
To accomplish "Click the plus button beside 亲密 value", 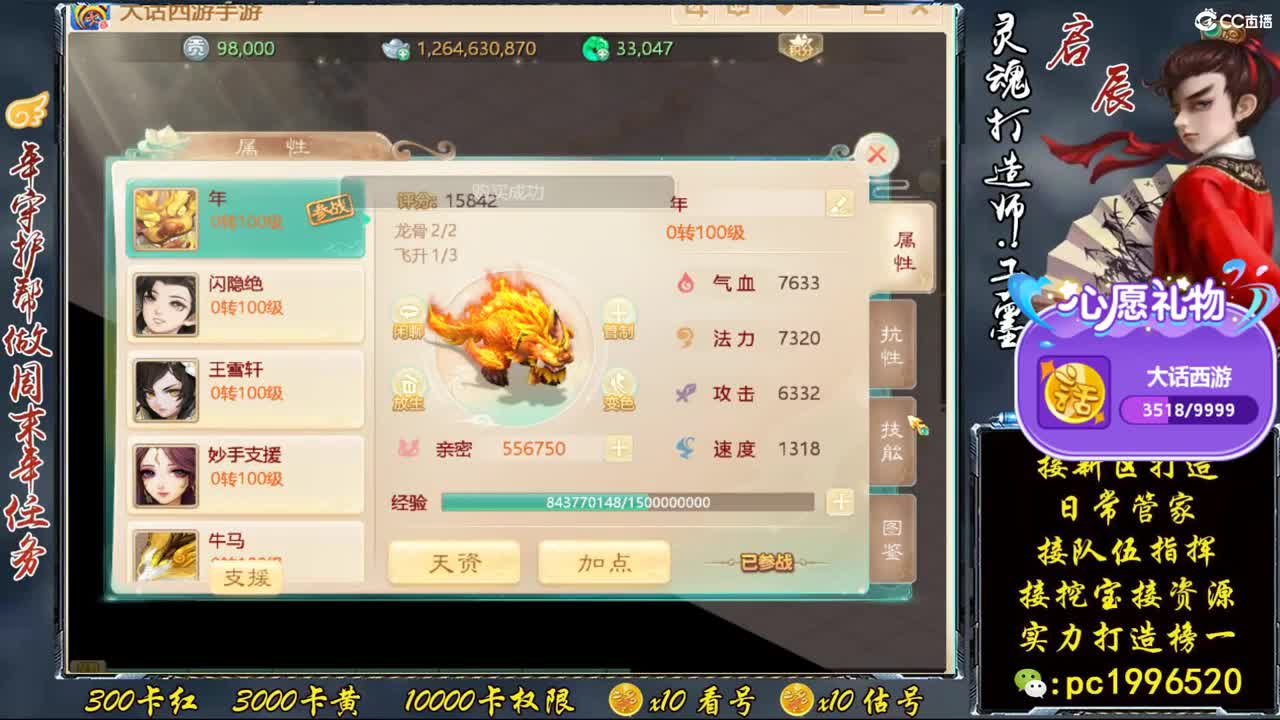I will click(619, 448).
